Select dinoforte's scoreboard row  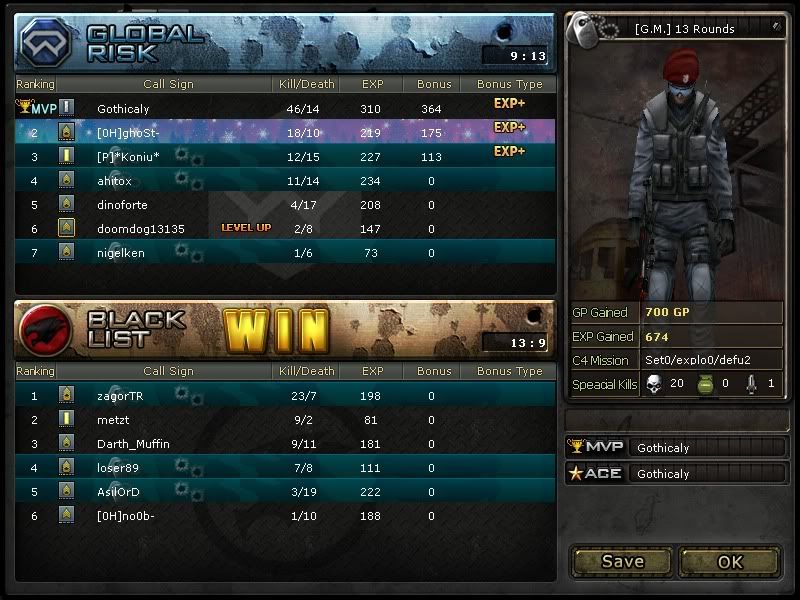(285, 205)
